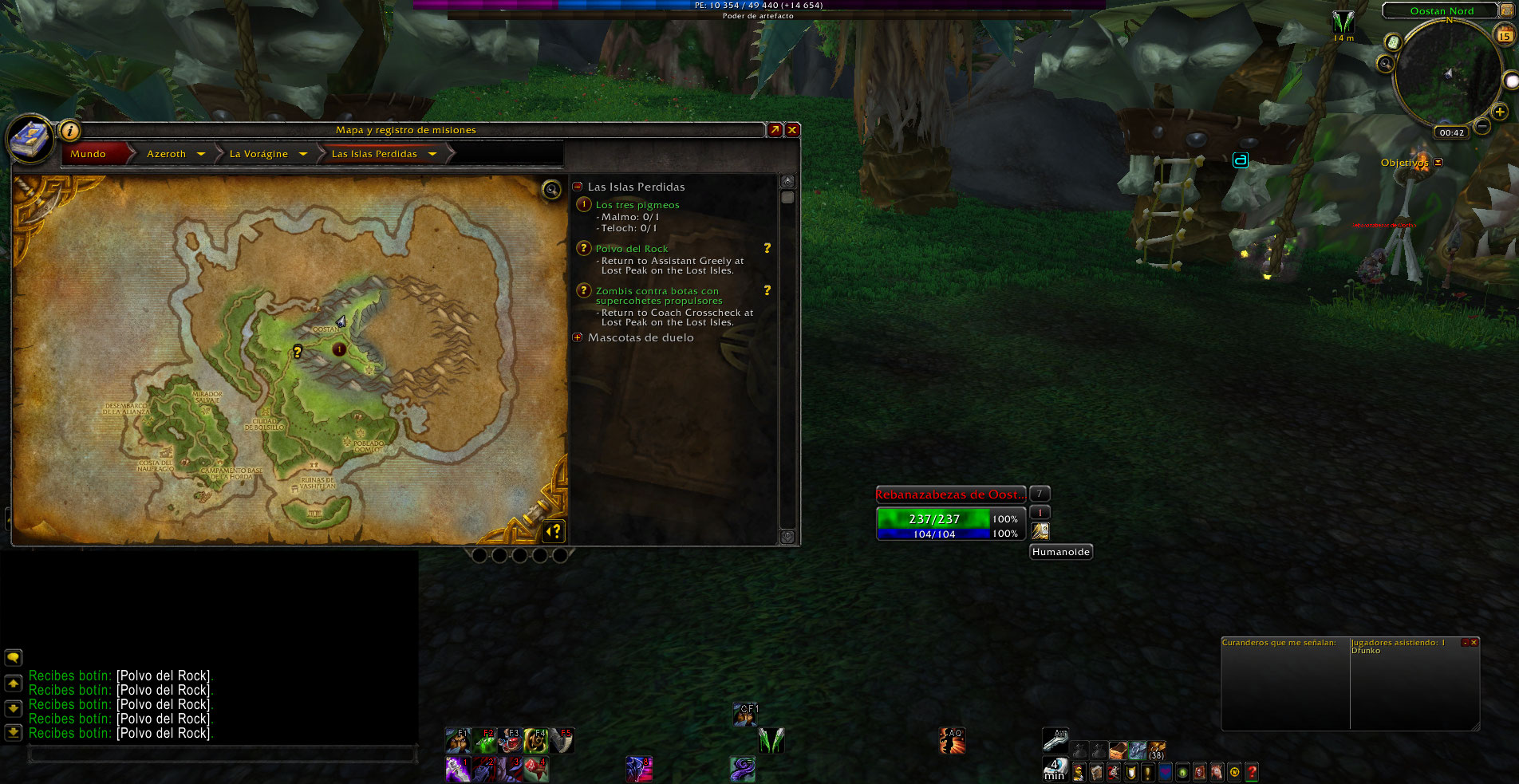
Task: Open the Azeroth map dropdown
Action: tap(201, 154)
